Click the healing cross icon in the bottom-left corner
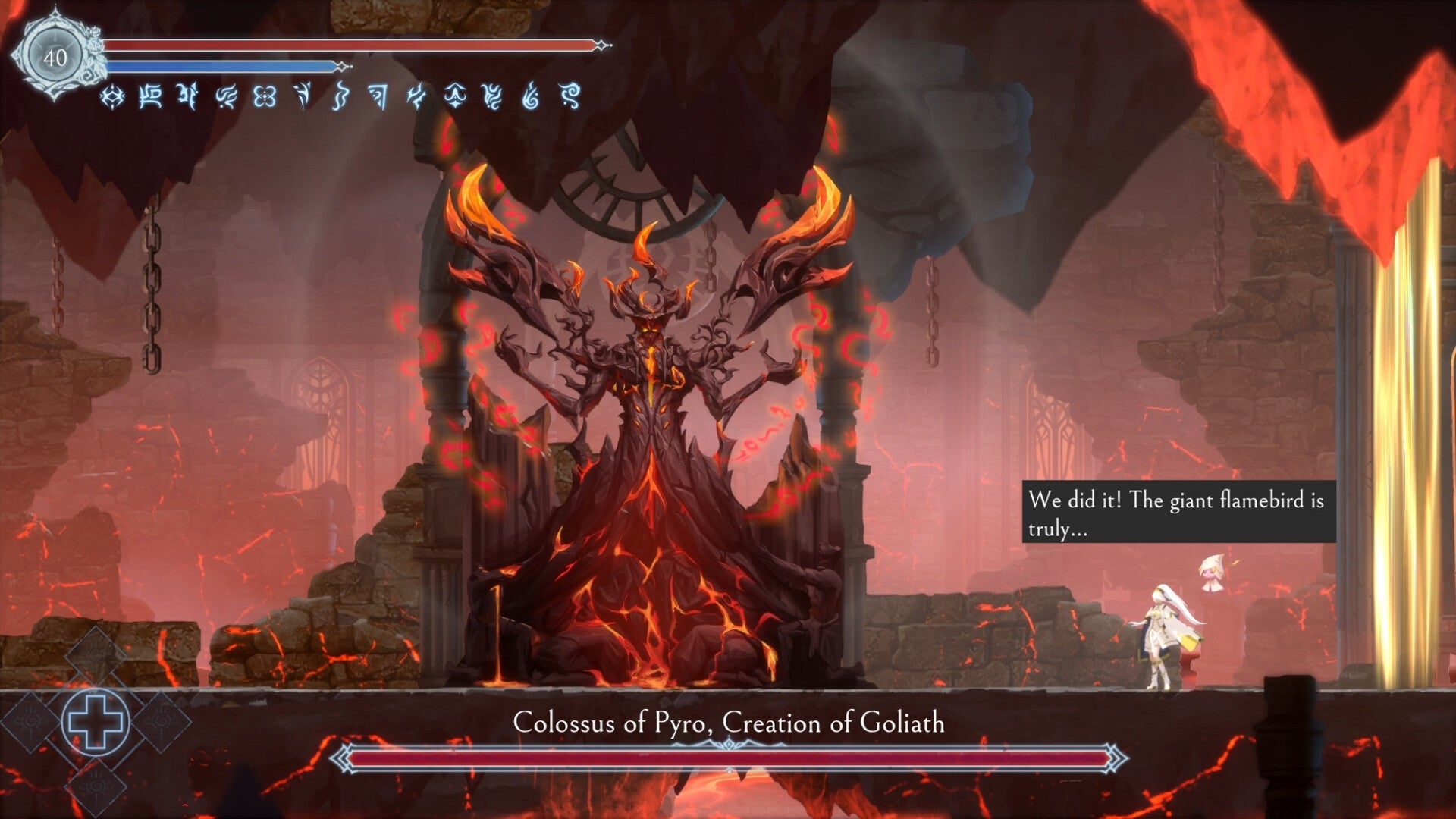This screenshot has width=1456, height=819. point(96,722)
